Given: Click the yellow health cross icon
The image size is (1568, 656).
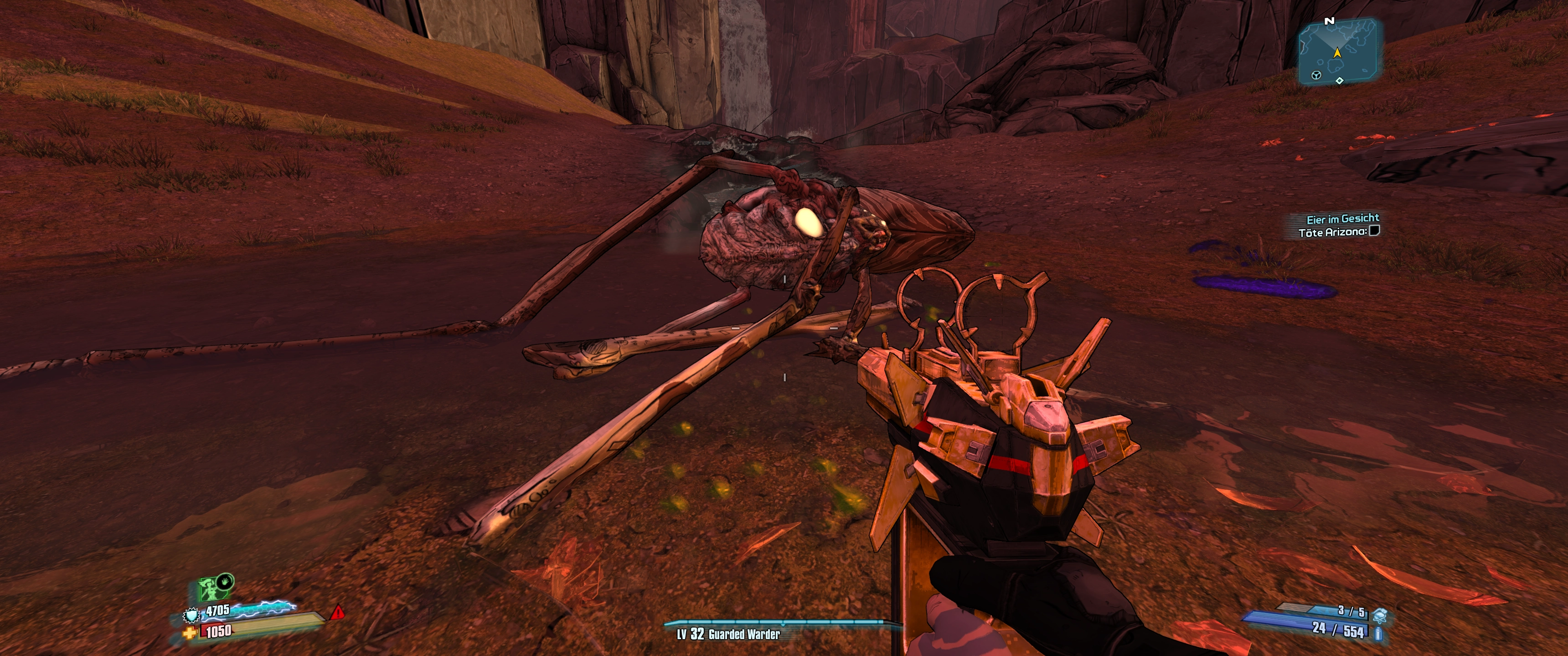Looking at the screenshot, I should [191, 634].
